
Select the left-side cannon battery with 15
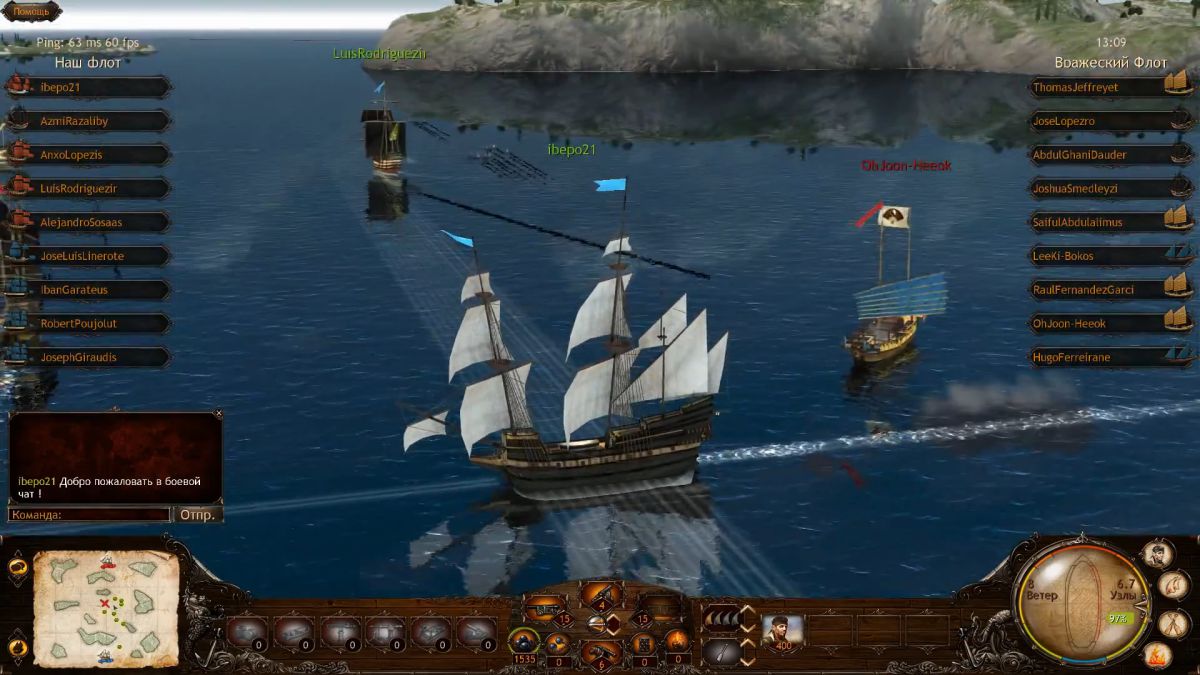pyautogui.click(x=545, y=607)
